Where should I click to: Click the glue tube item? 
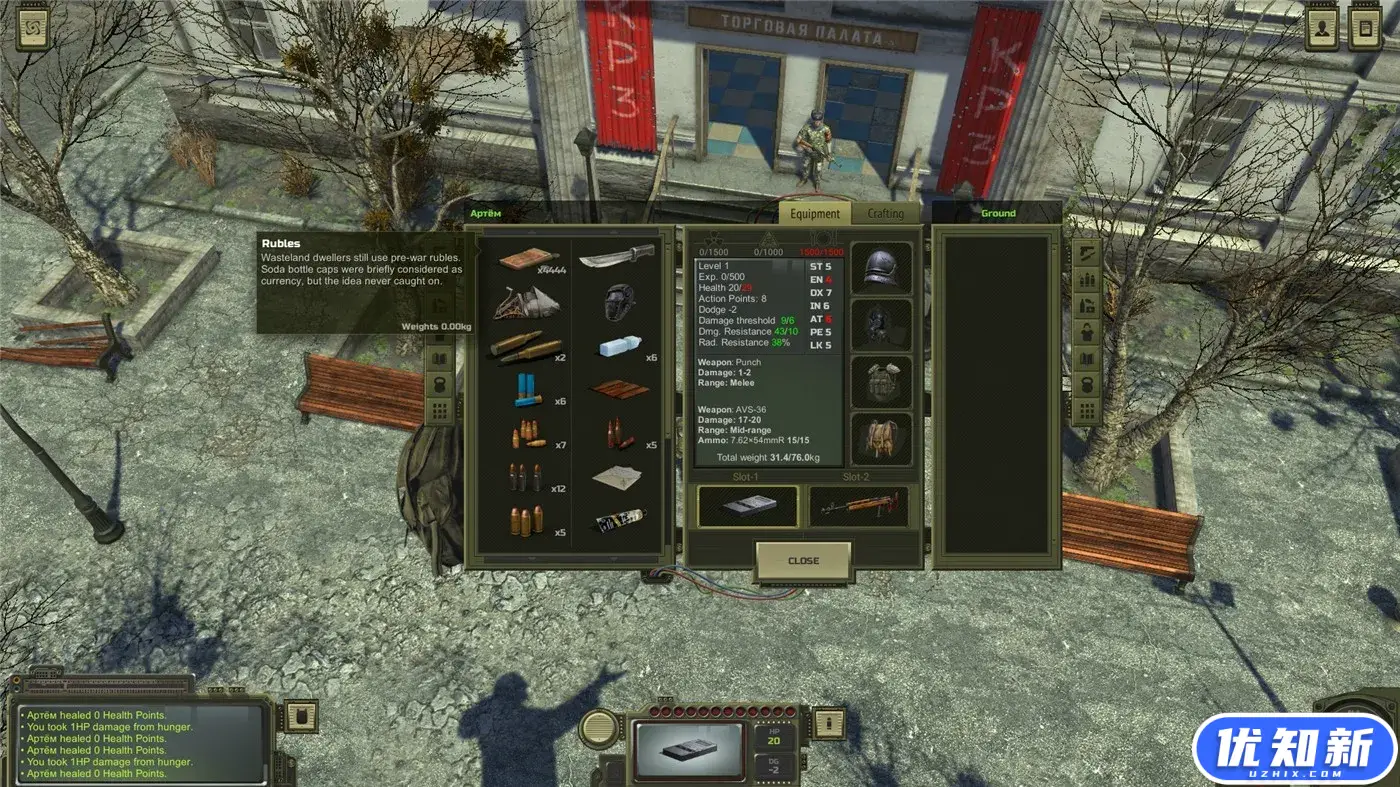click(x=618, y=520)
